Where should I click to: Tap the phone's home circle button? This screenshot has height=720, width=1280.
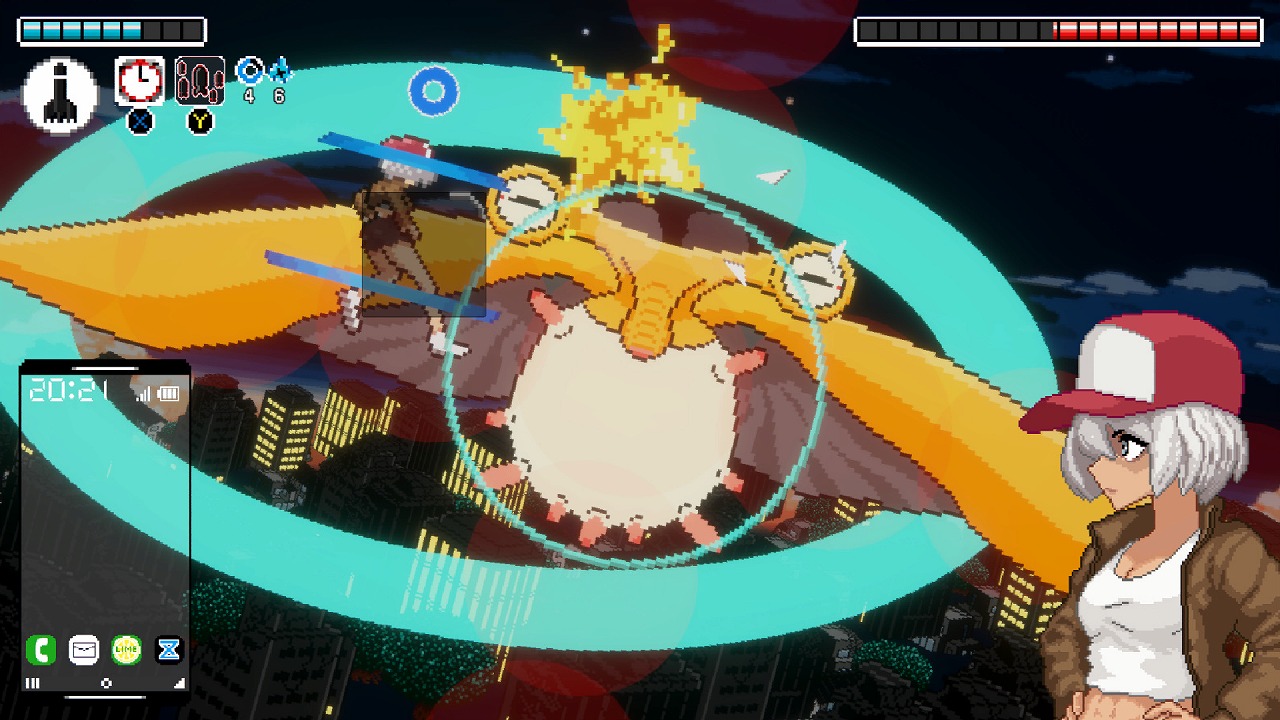[x=106, y=683]
